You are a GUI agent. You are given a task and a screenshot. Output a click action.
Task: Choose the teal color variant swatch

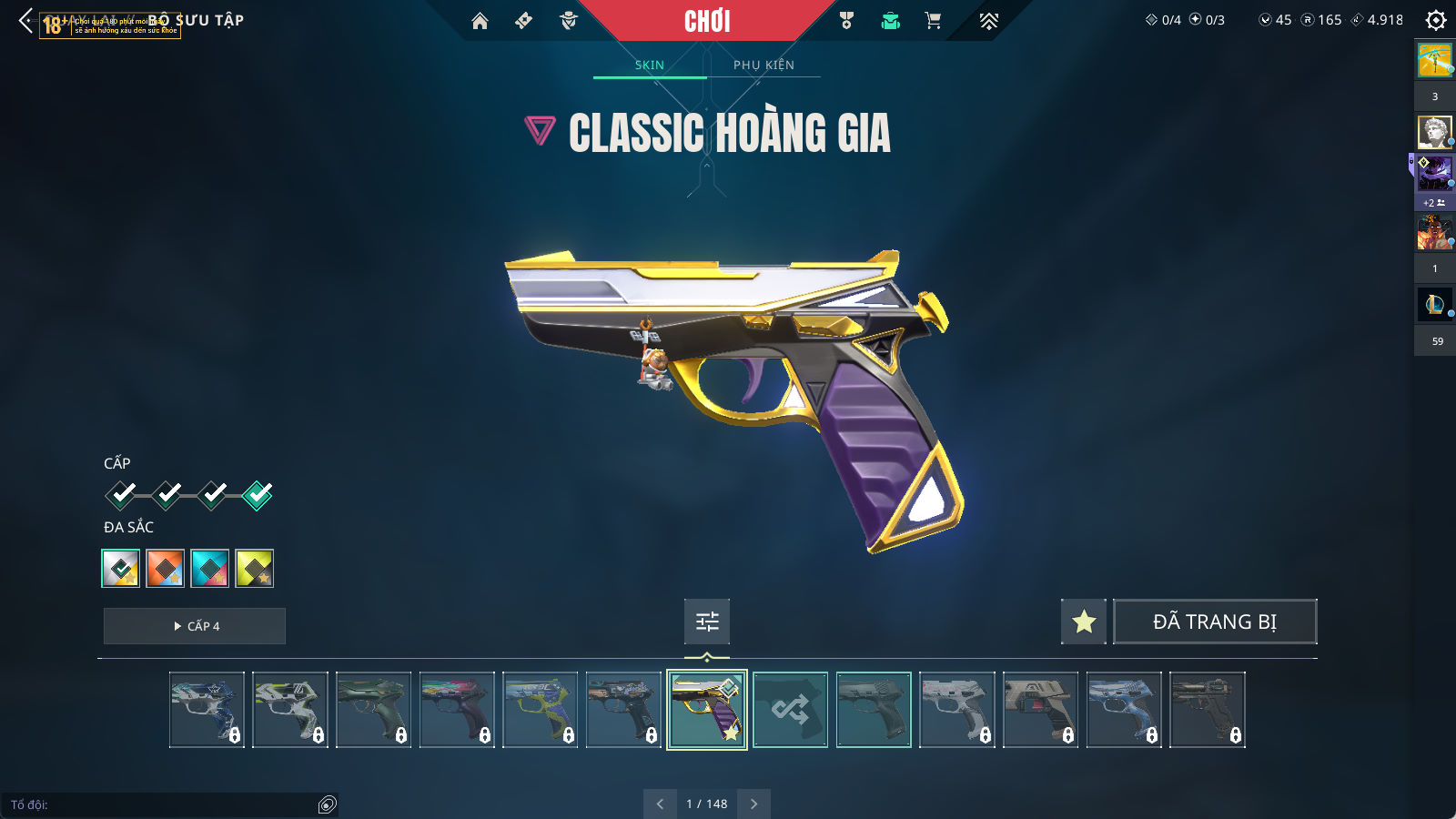coord(210,569)
